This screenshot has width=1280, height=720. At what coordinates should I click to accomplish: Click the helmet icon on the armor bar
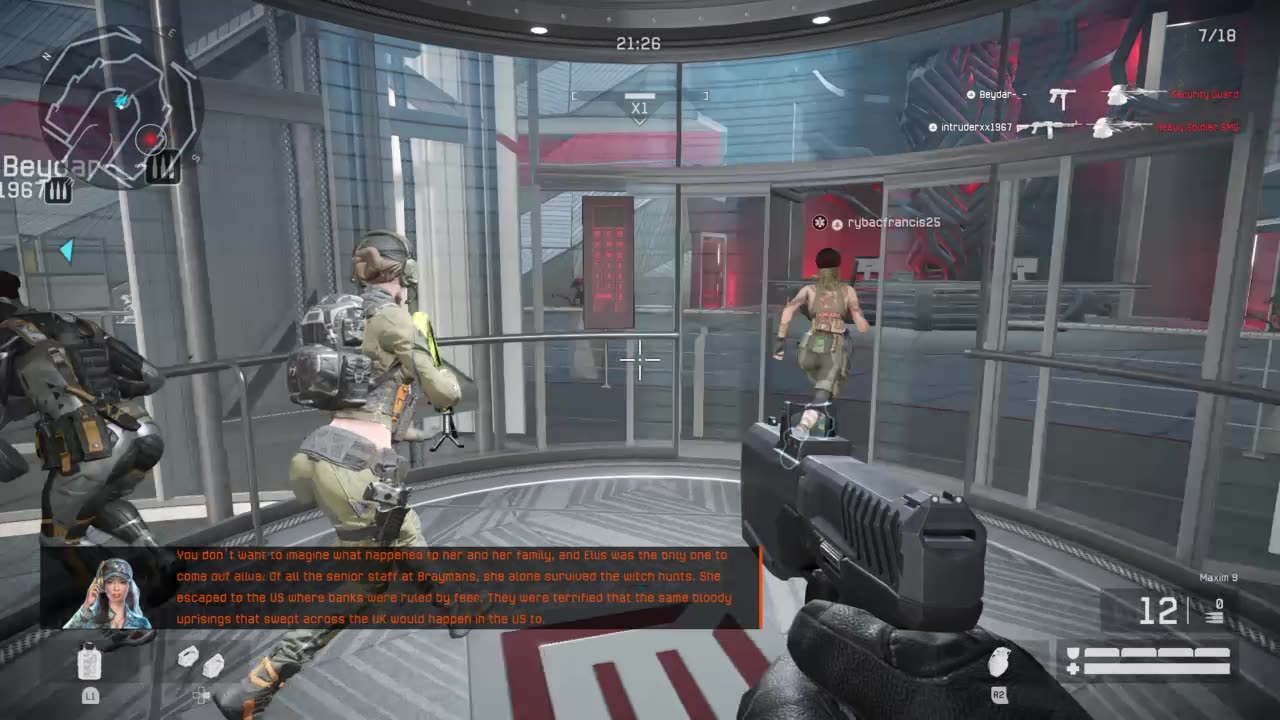(x=1074, y=652)
